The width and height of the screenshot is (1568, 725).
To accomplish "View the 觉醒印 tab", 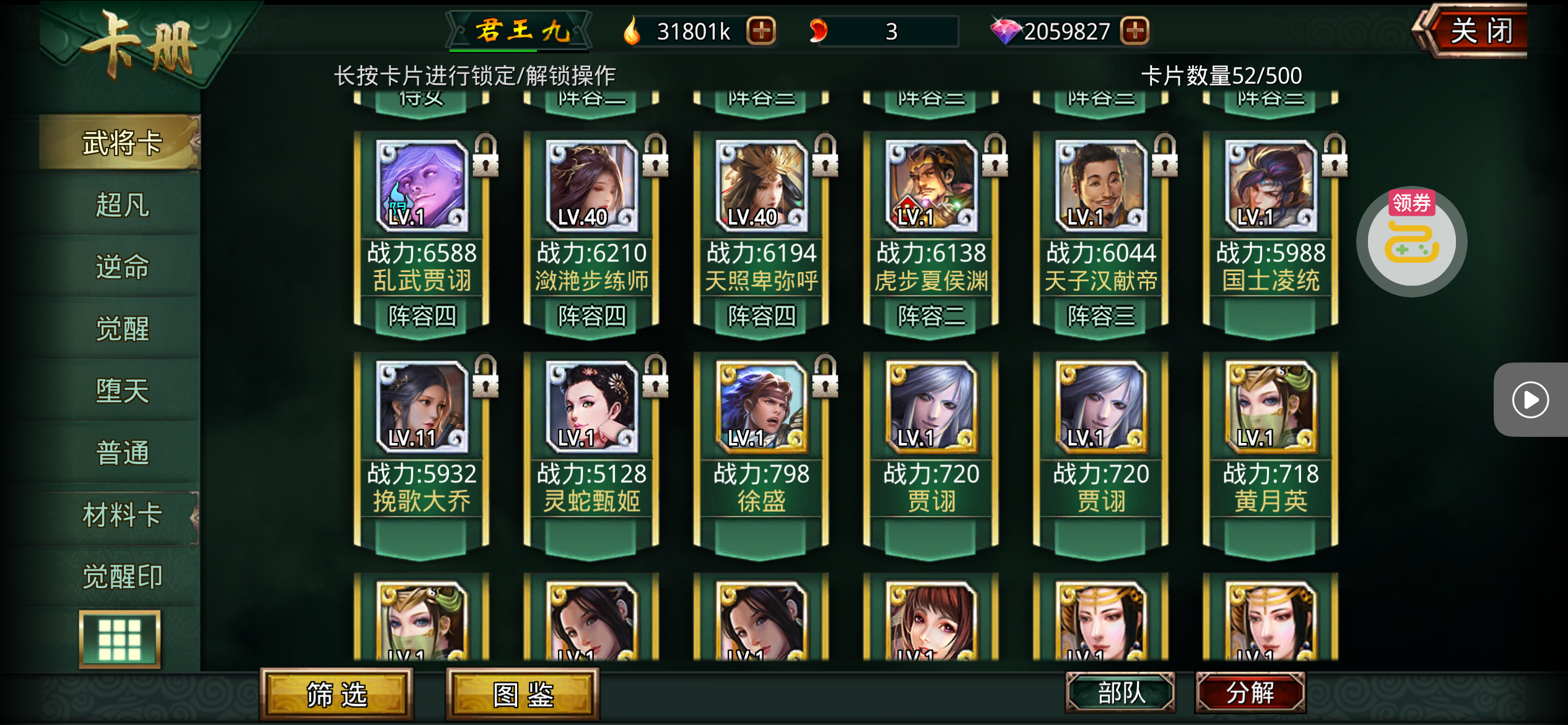I will coord(121,576).
